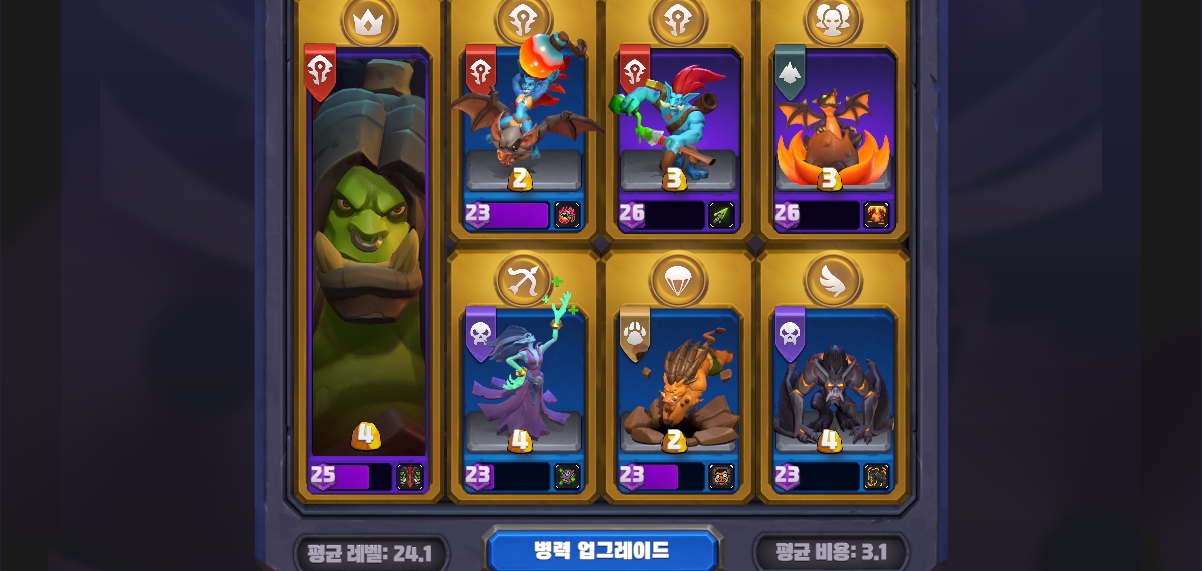The image size is (1202, 571).
Task: Open the orc leader's talent icon
Action: click(410, 477)
